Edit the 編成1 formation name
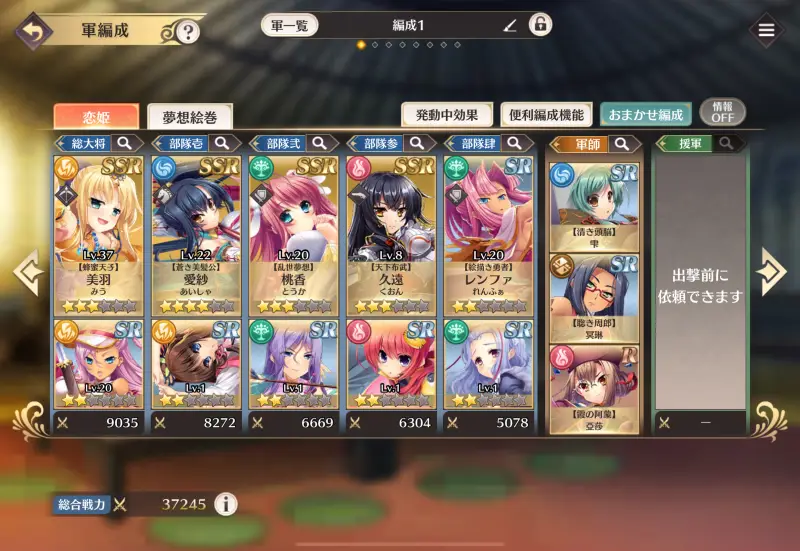Image resolution: width=800 pixels, height=551 pixels. [x=510, y=25]
